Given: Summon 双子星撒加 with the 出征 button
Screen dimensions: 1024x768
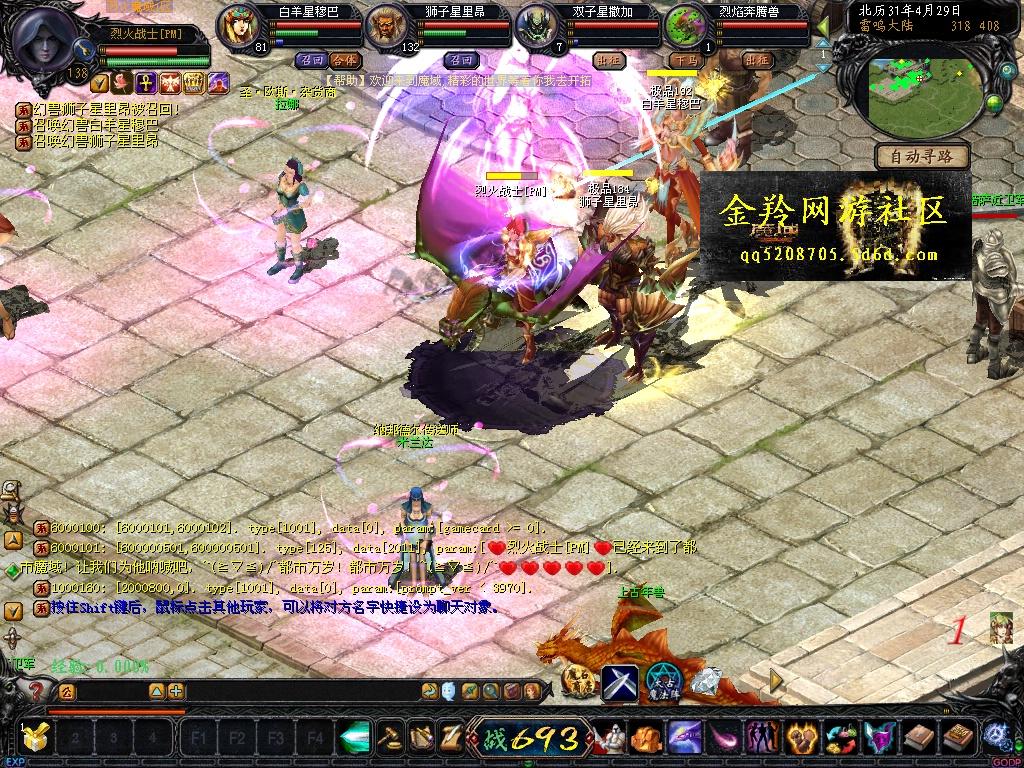Looking at the screenshot, I should pos(606,60).
